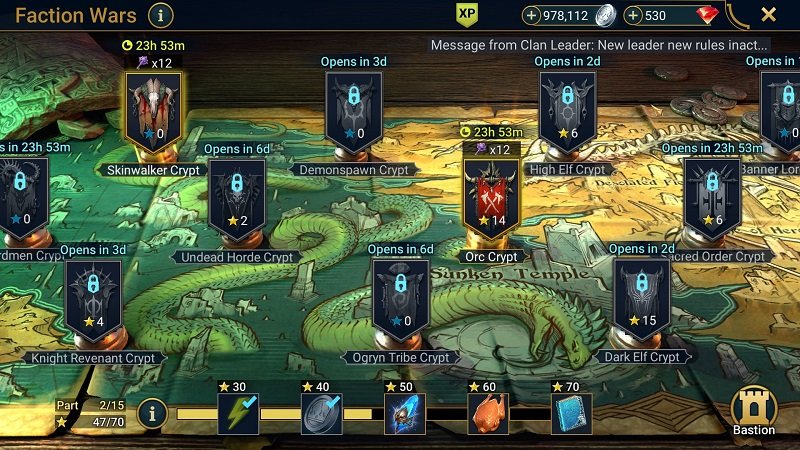Image resolution: width=800 pixels, height=450 pixels.
Task: Add more gems with plus button
Action: click(x=633, y=15)
